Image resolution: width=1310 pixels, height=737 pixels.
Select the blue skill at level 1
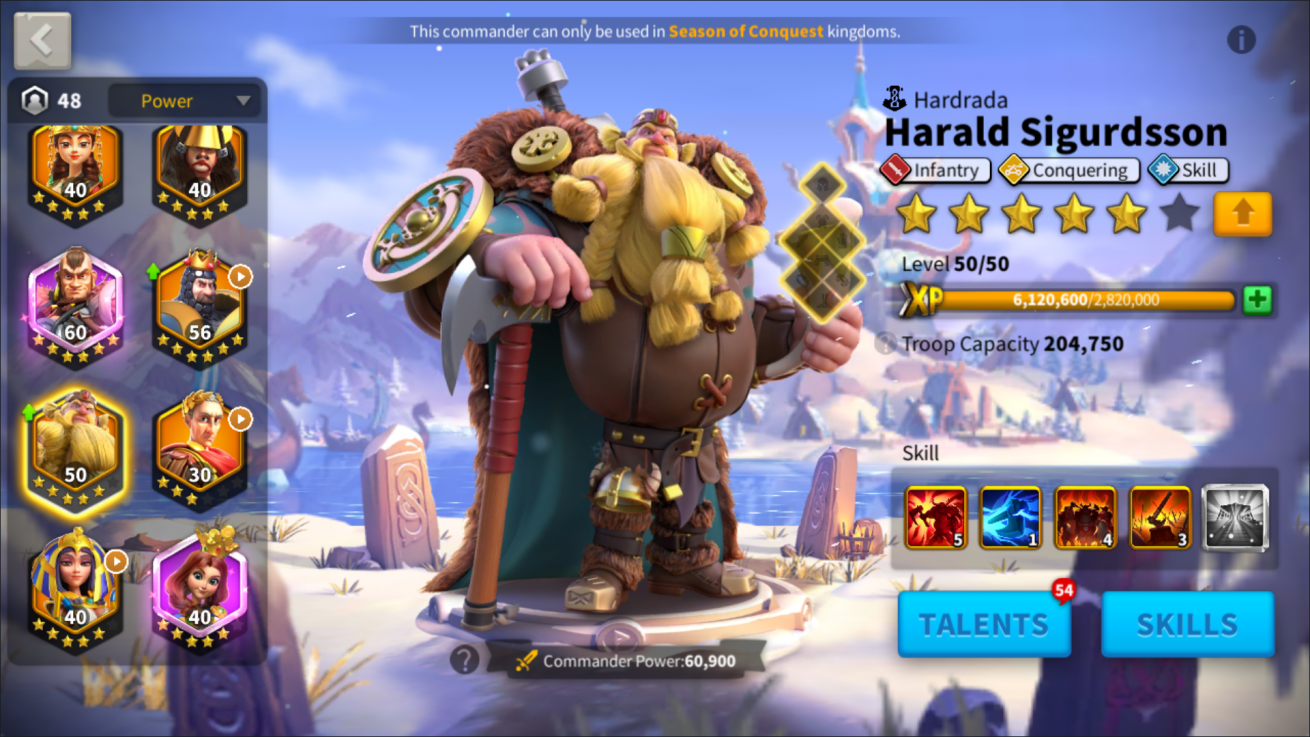coord(1010,517)
